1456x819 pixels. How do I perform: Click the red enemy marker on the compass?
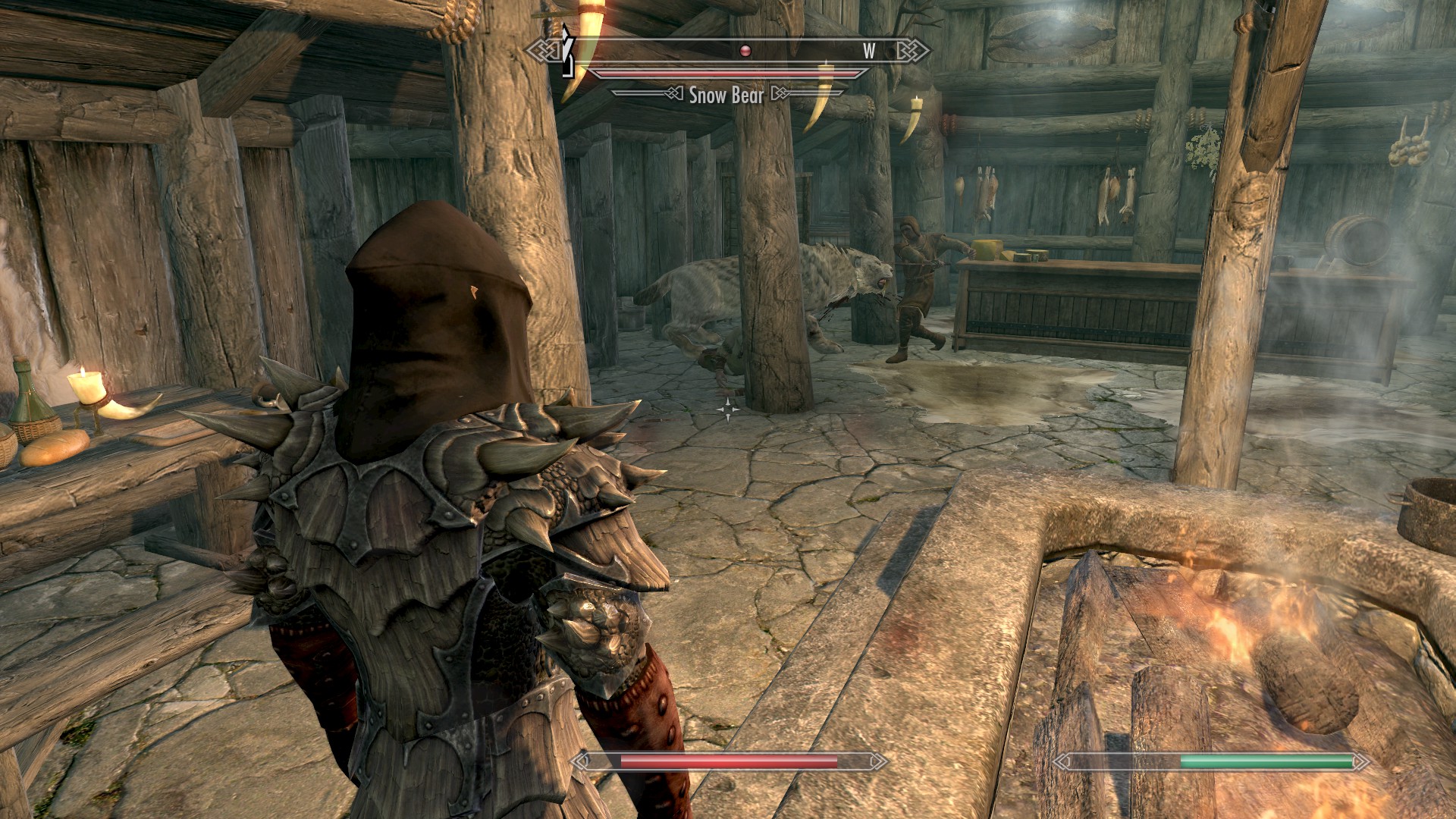[745, 51]
